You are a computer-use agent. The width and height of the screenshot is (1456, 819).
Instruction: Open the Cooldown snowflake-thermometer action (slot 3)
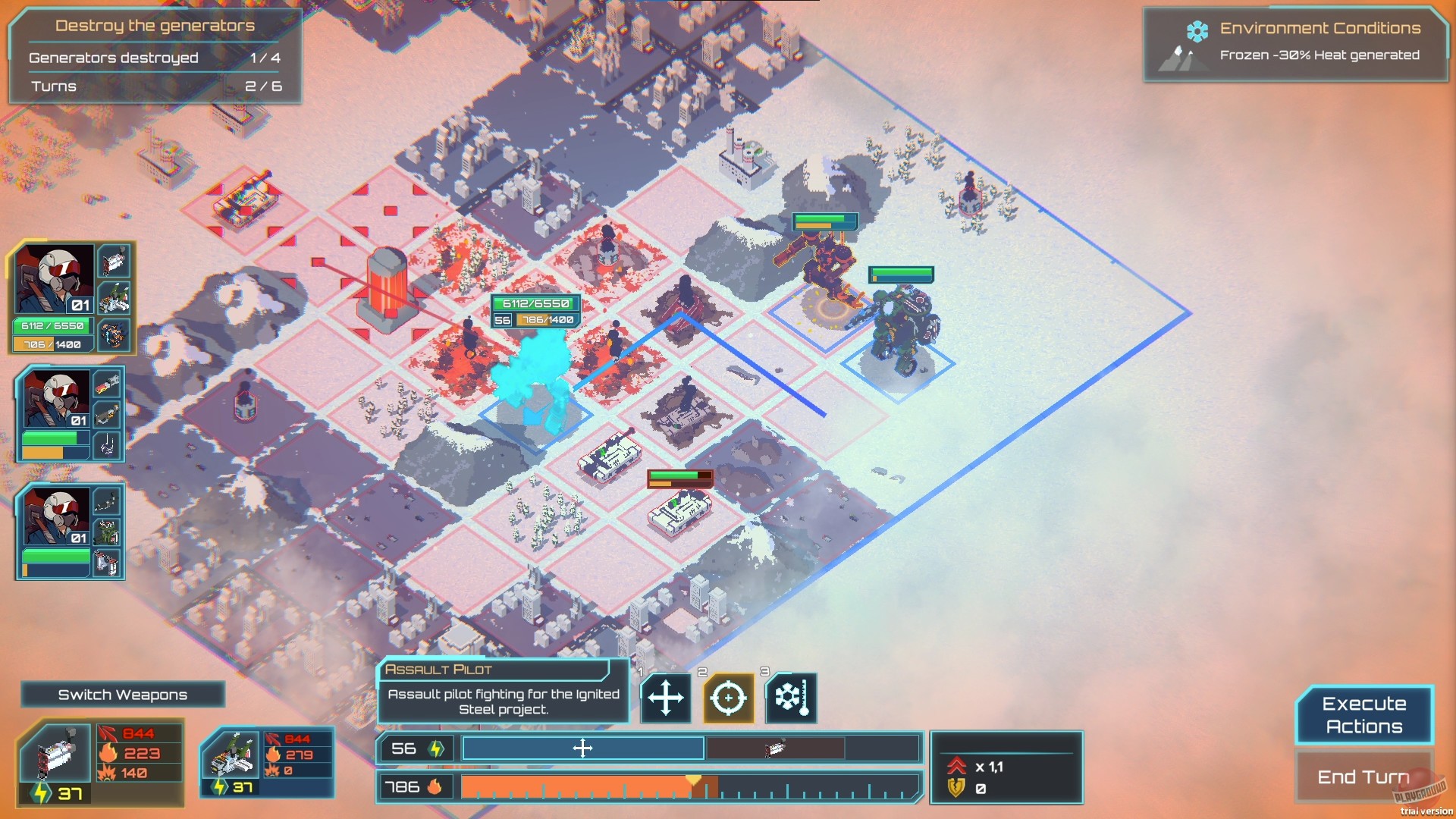[x=791, y=698]
